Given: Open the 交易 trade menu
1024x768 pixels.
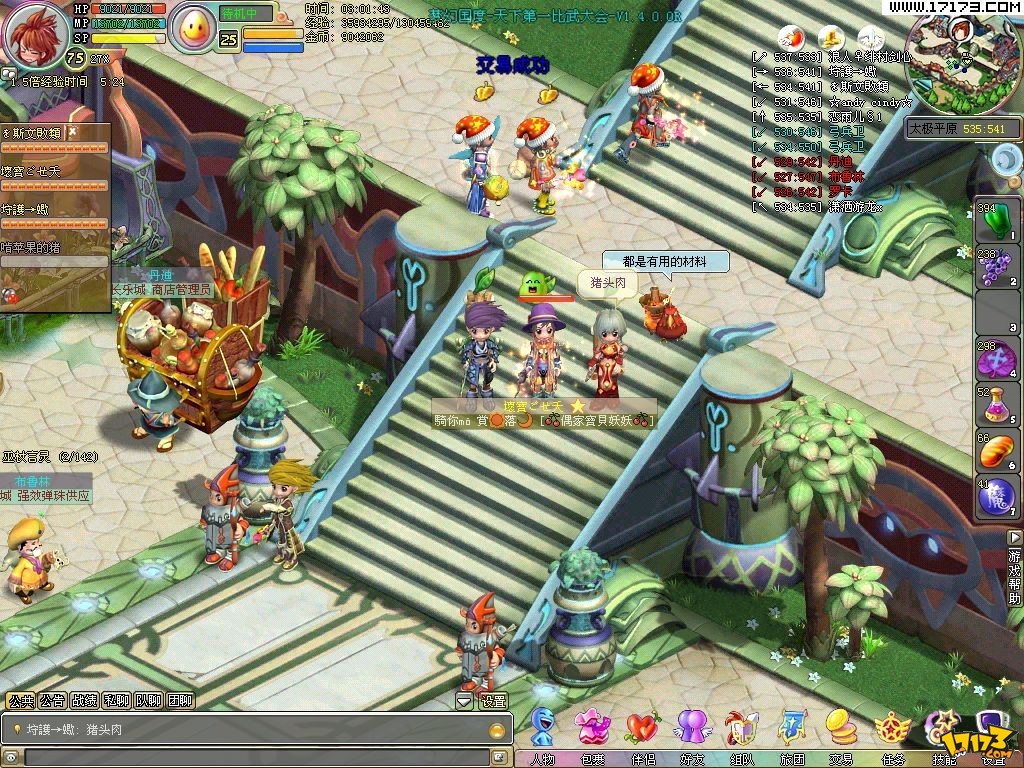Looking at the screenshot, I should (840, 730).
